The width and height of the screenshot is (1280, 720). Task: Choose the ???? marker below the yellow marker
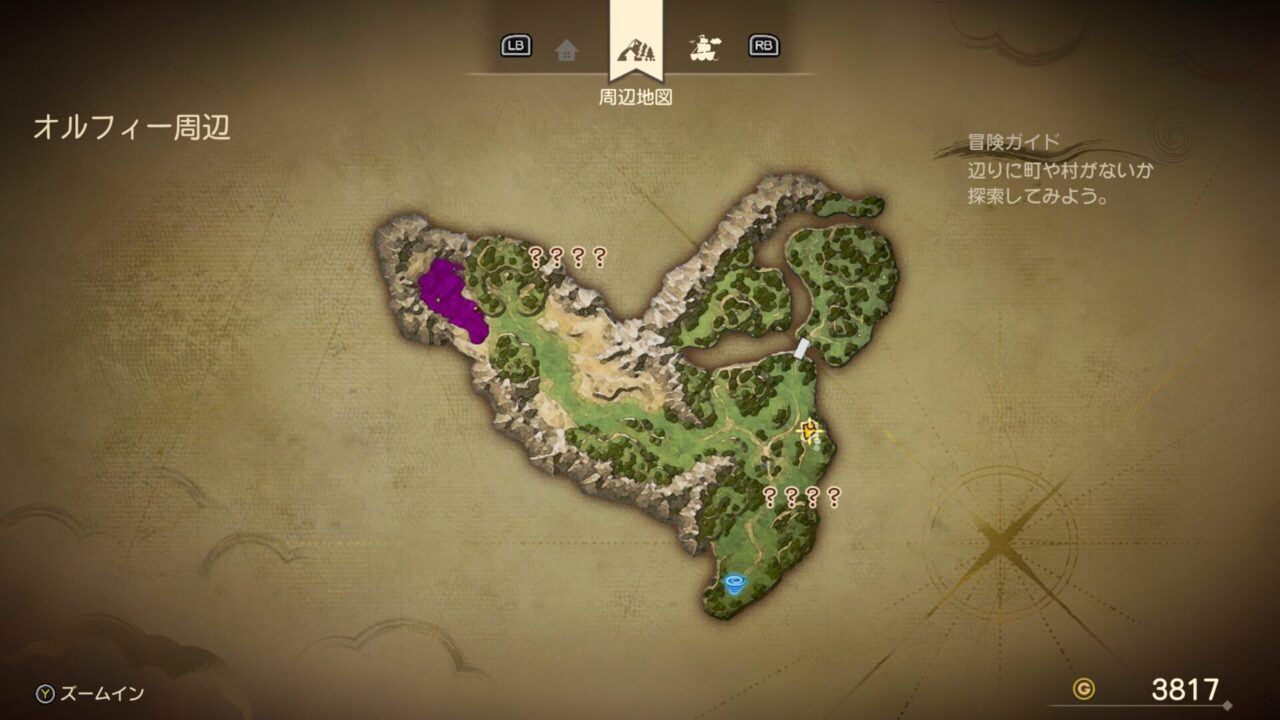coord(801,496)
